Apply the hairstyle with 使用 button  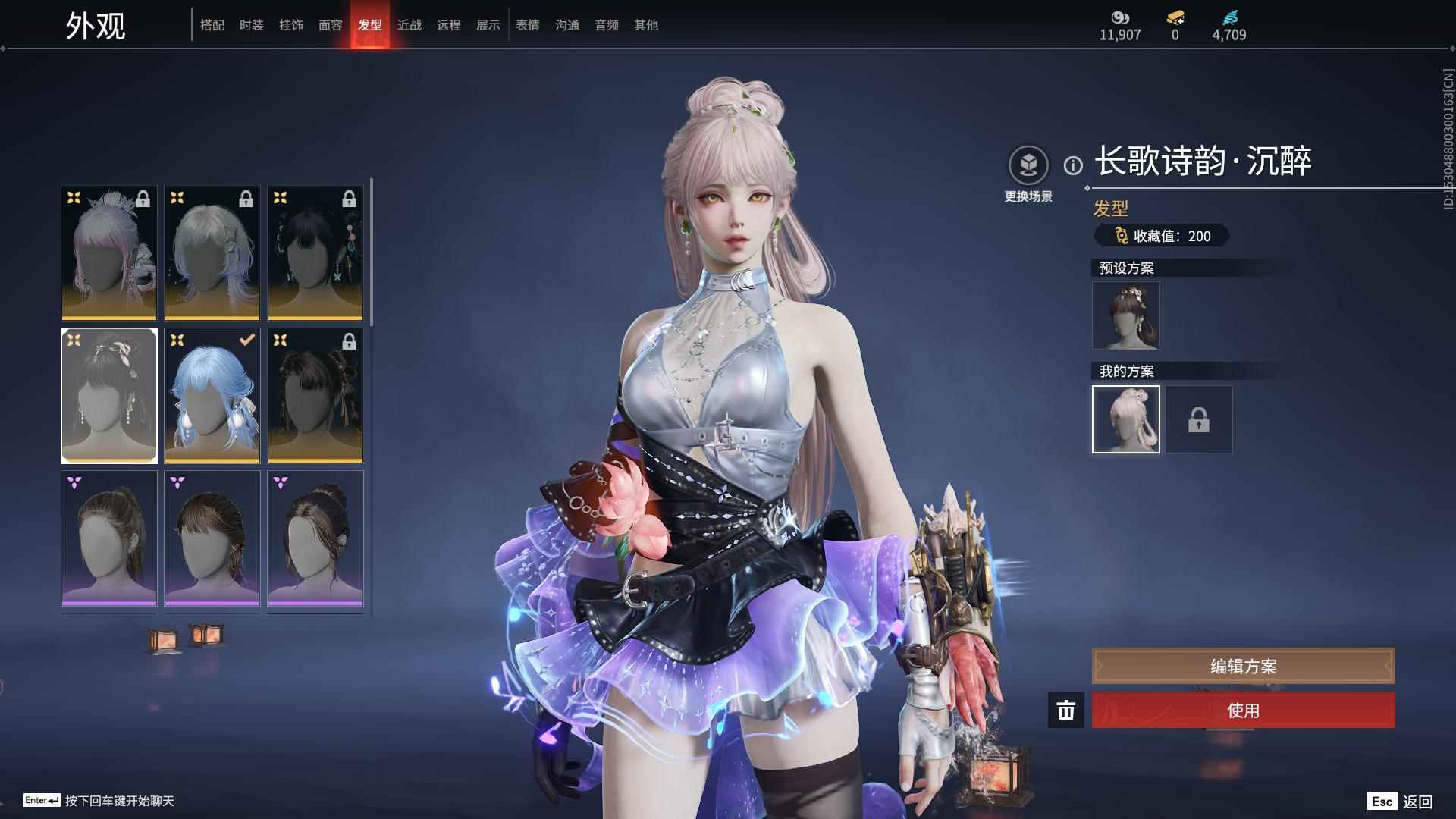(x=1243, y=711)
